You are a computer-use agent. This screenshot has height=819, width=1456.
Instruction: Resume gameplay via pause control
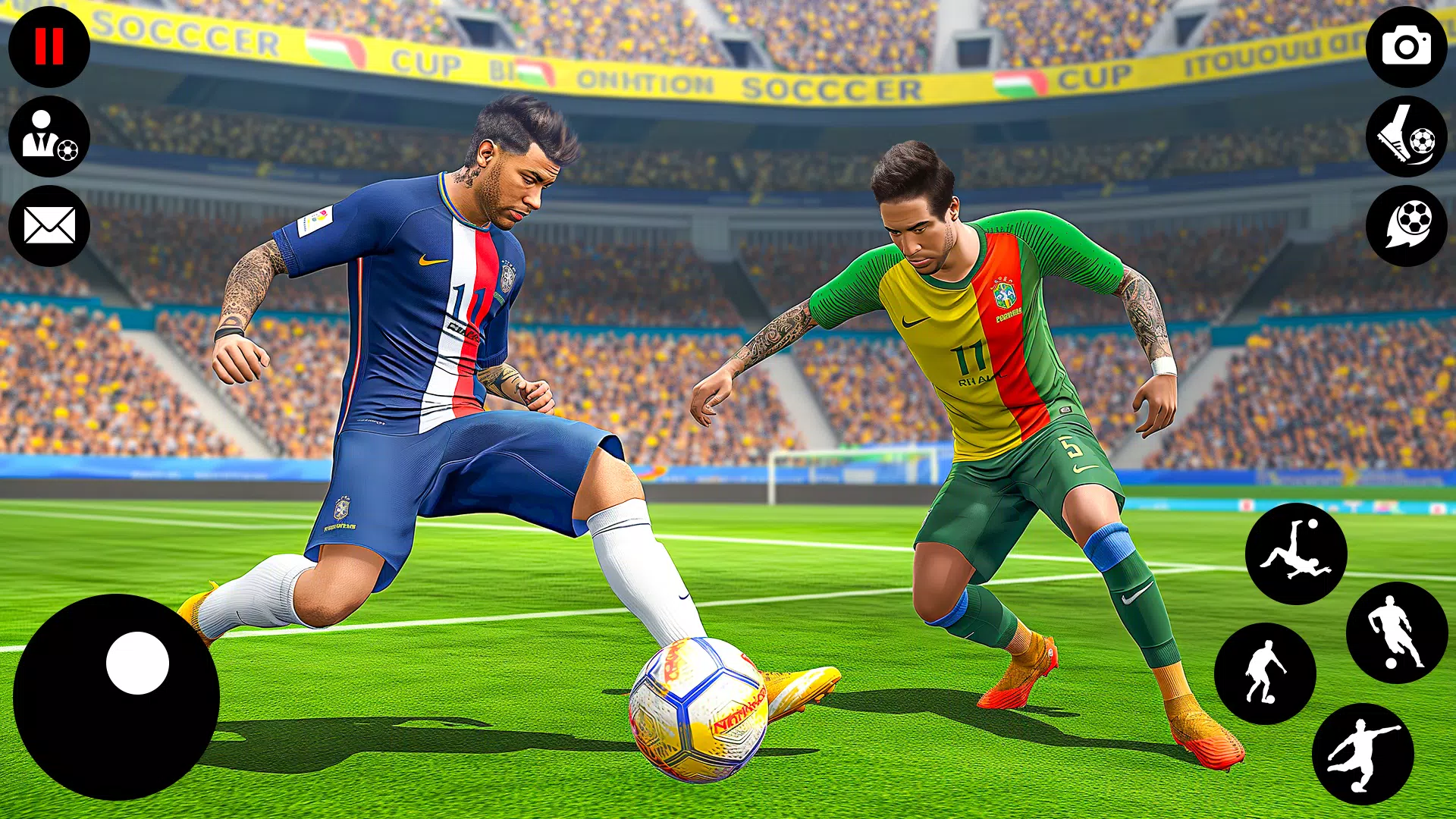click(x=49, y=45)
